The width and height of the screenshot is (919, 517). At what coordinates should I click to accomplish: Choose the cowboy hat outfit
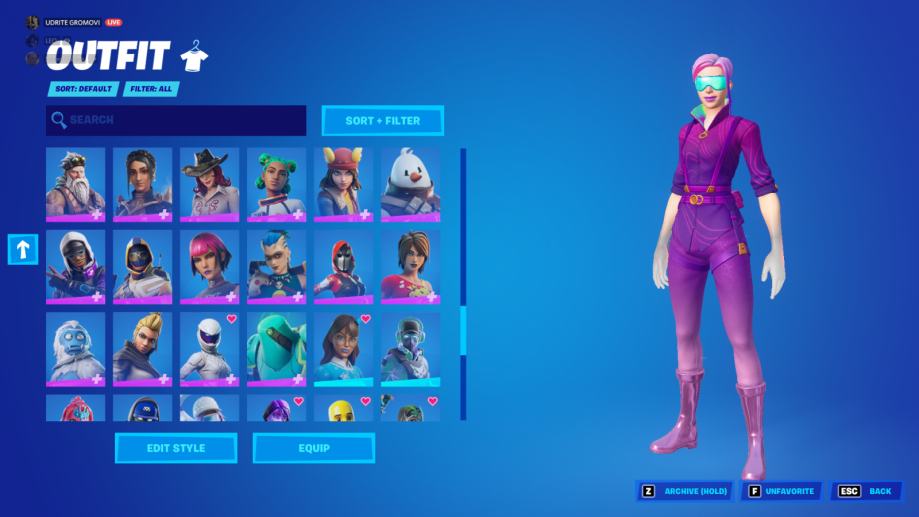(209, 184)
